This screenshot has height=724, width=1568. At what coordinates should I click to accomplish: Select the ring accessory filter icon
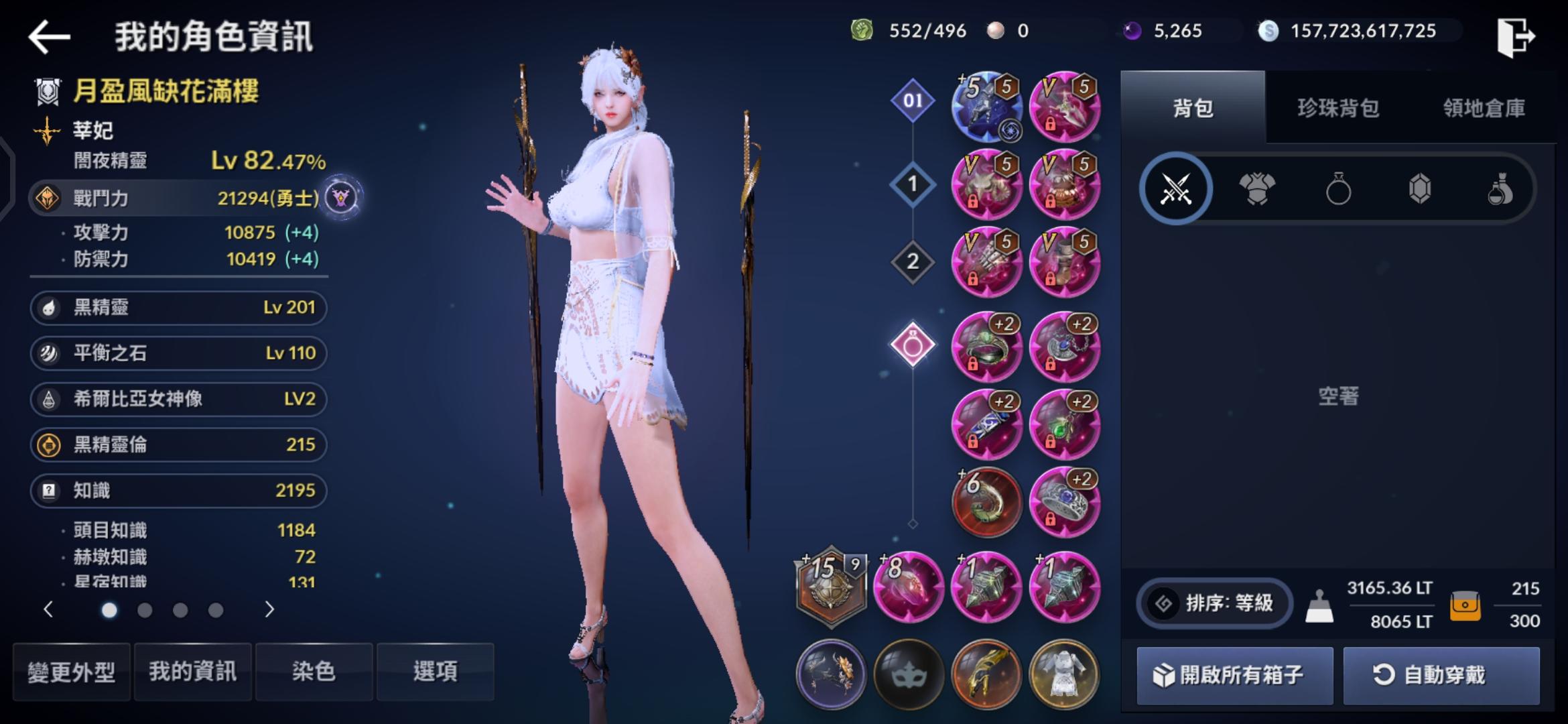click(x=1339, y=189)
